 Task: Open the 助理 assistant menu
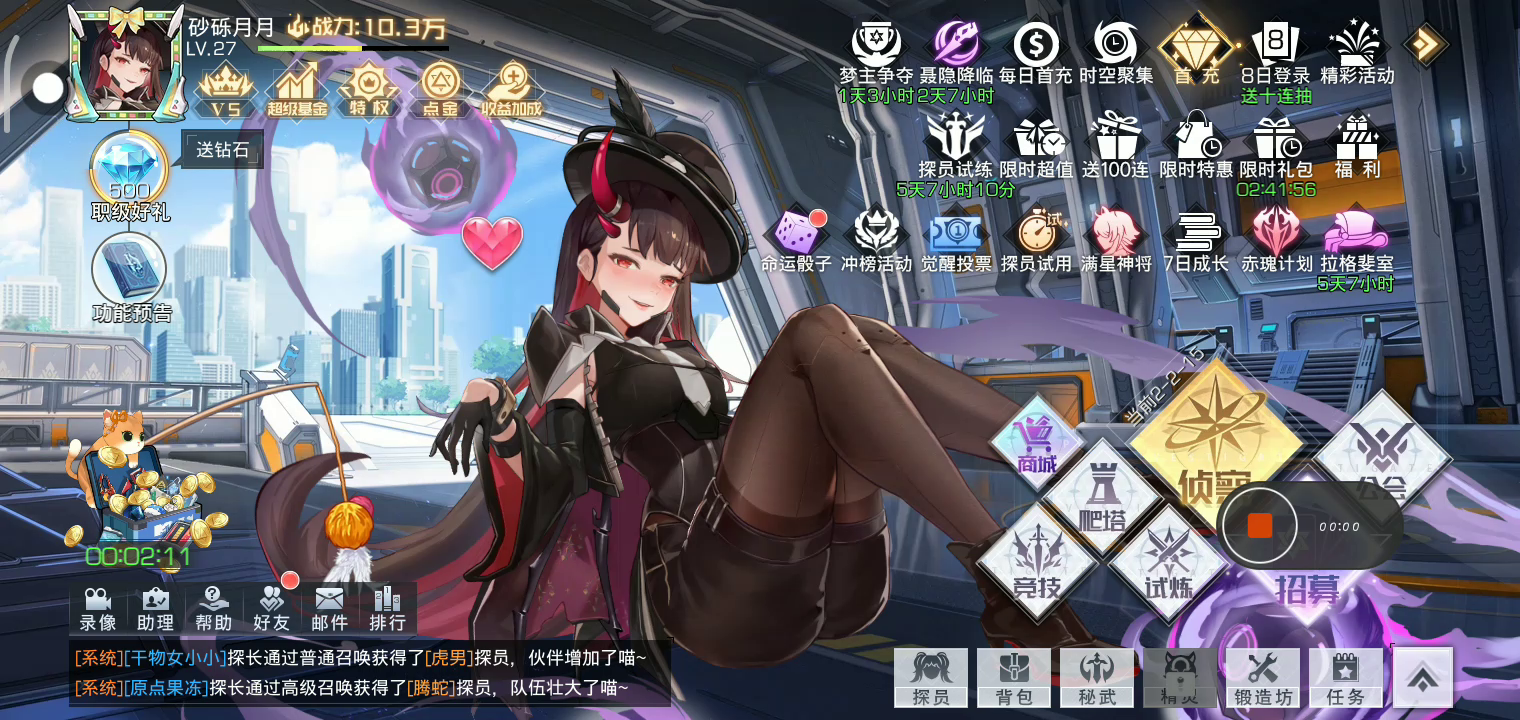[155, 608]
